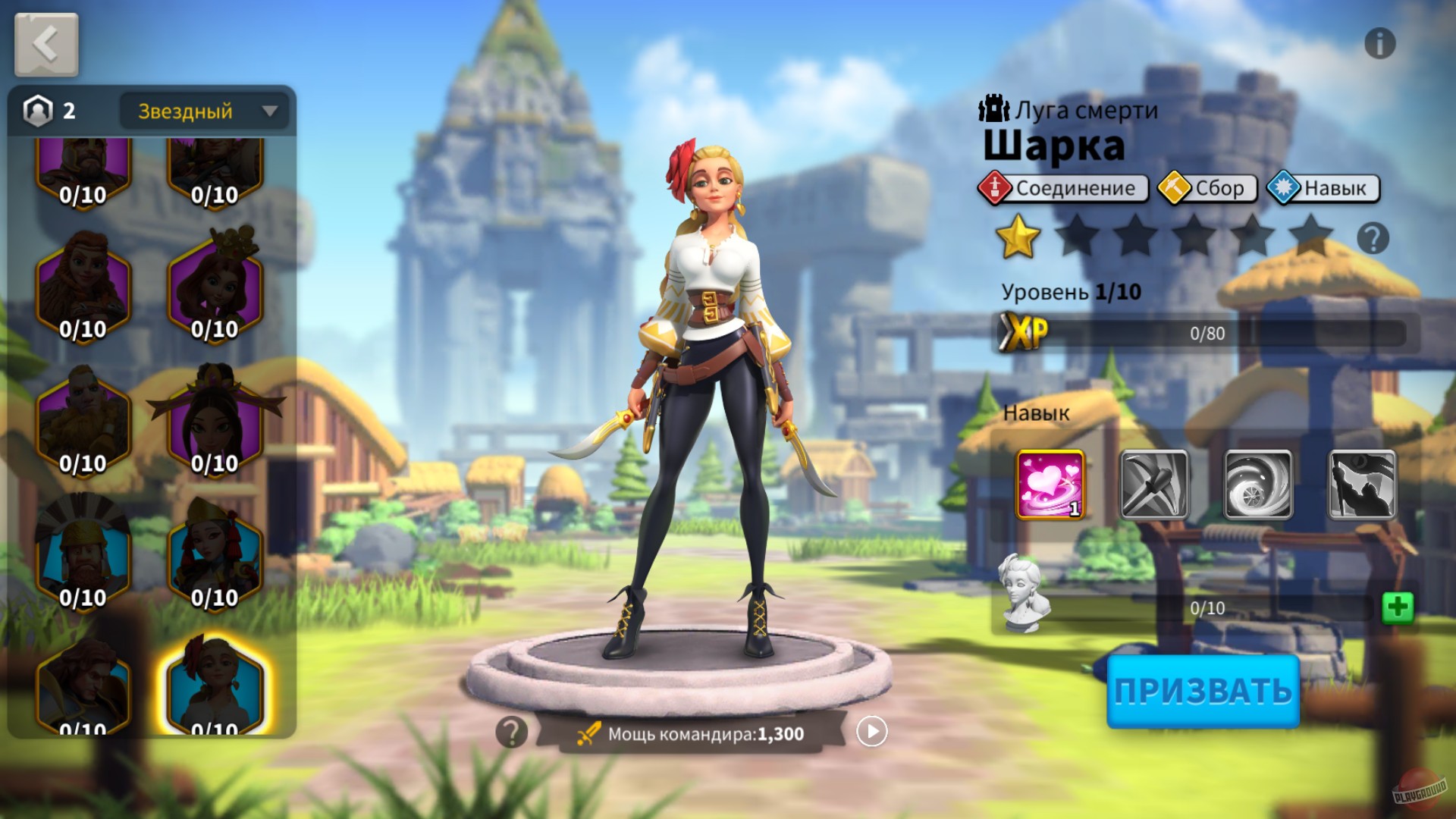Open the Звездный rarity dropdown
This screenshot has width=1456, height=819.
(x=203, y=111)
